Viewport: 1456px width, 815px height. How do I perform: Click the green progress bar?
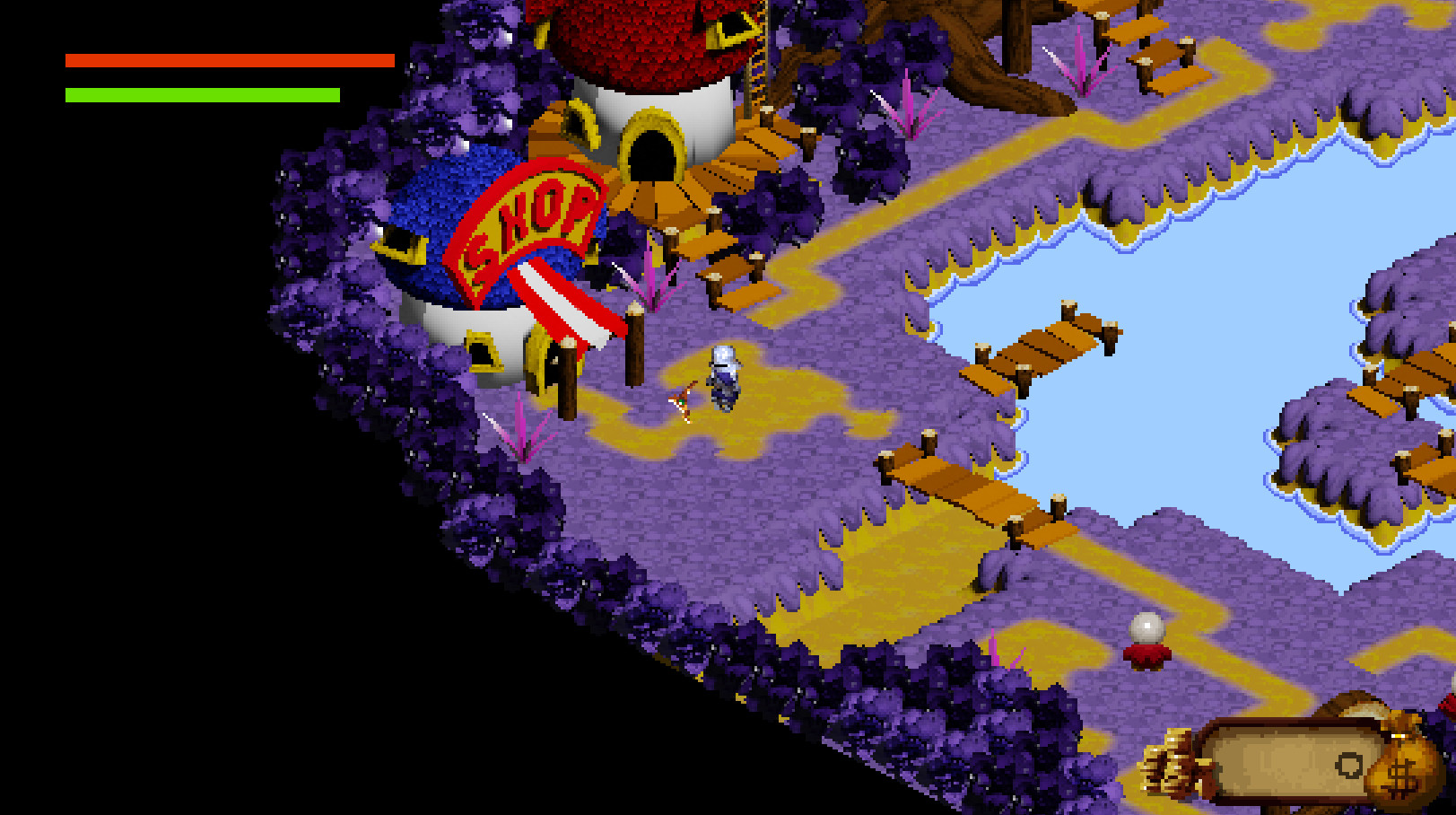203,92
